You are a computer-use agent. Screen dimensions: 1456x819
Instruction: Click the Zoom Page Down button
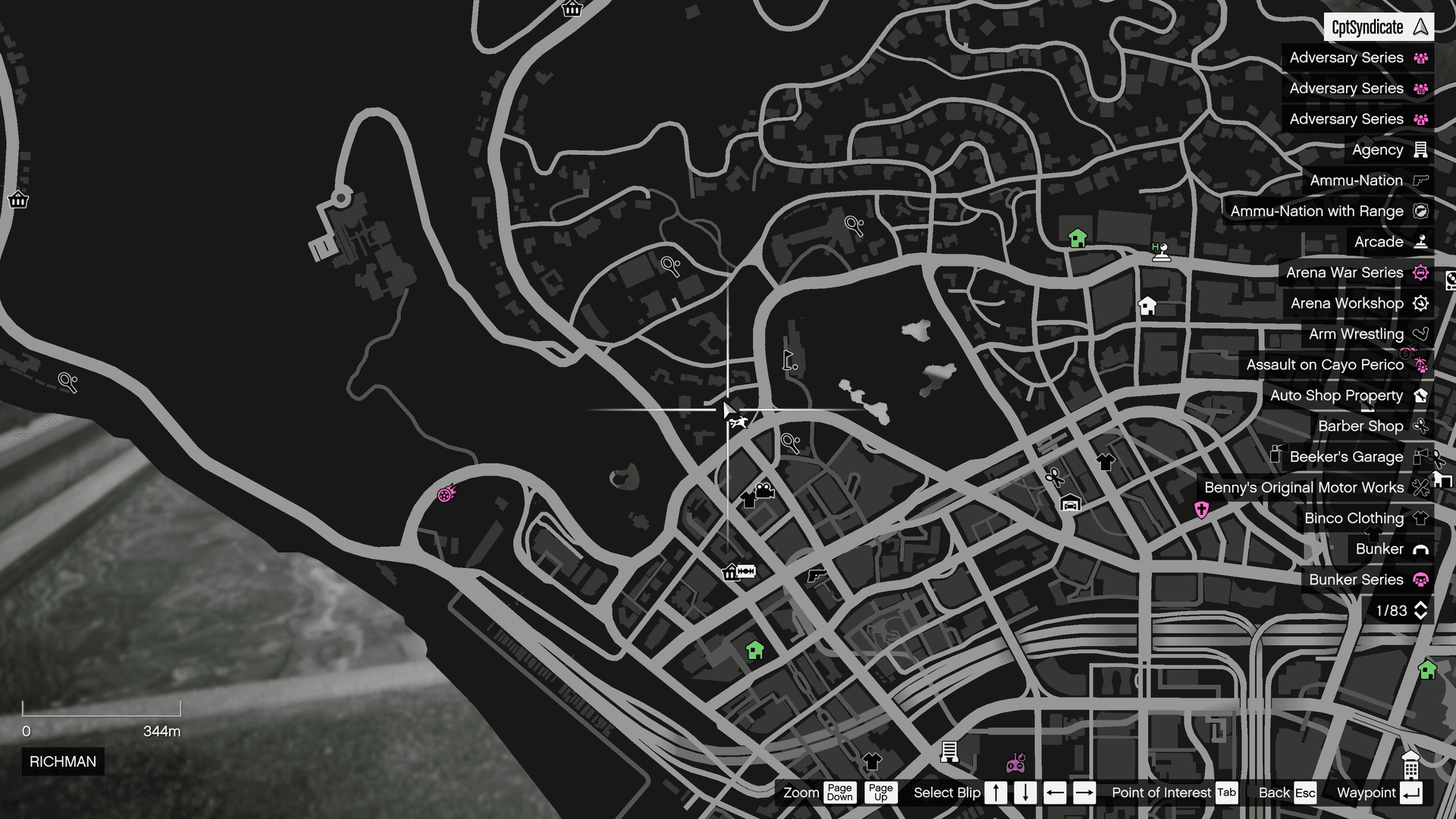tap(839, 793)
